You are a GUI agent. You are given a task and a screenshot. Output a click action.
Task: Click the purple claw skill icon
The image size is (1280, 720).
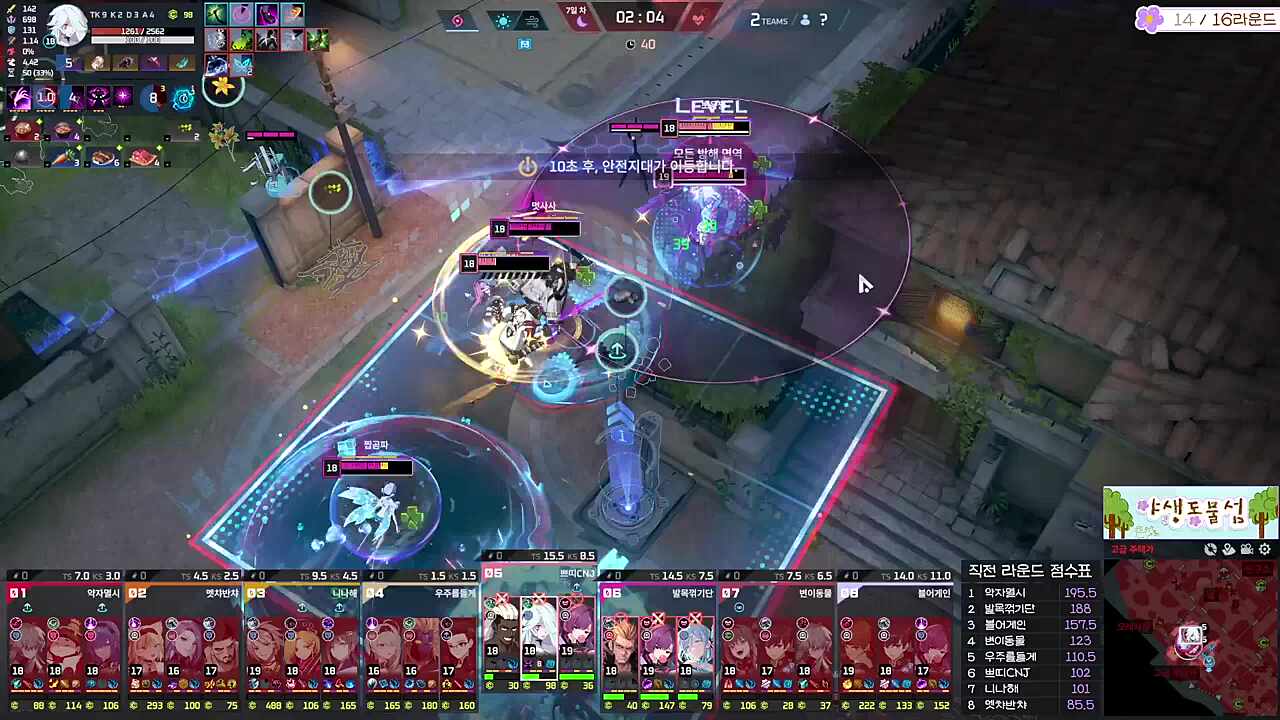pyautogui.click(x=20, y=97)
